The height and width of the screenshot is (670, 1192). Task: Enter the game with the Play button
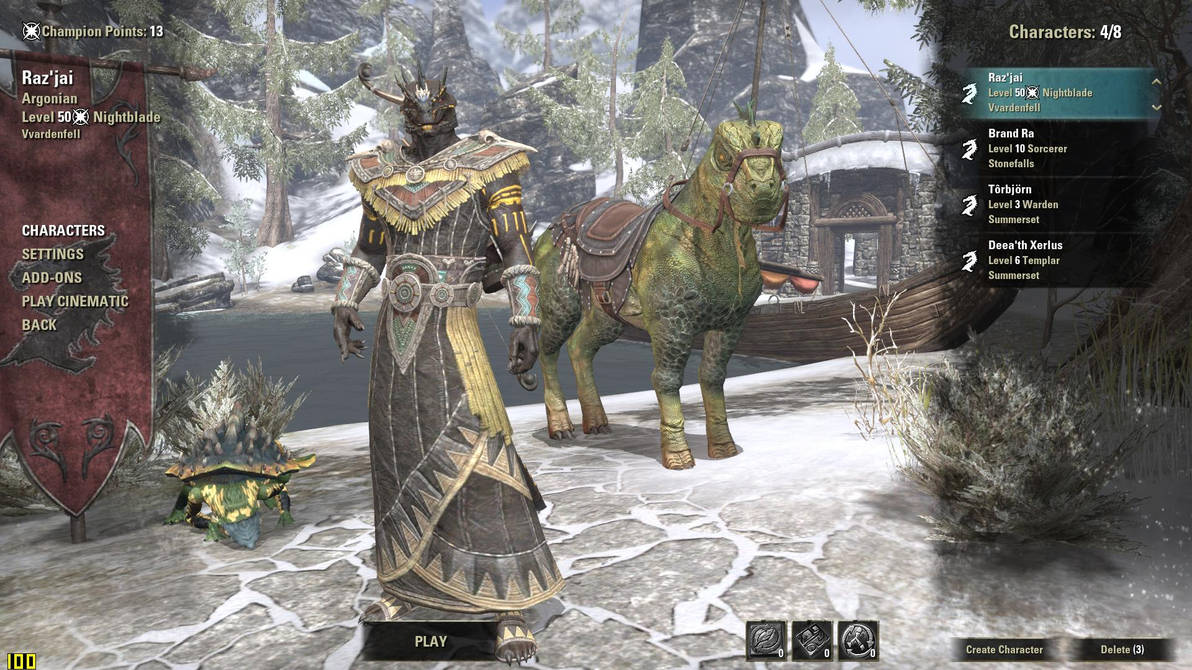[431, 641]
